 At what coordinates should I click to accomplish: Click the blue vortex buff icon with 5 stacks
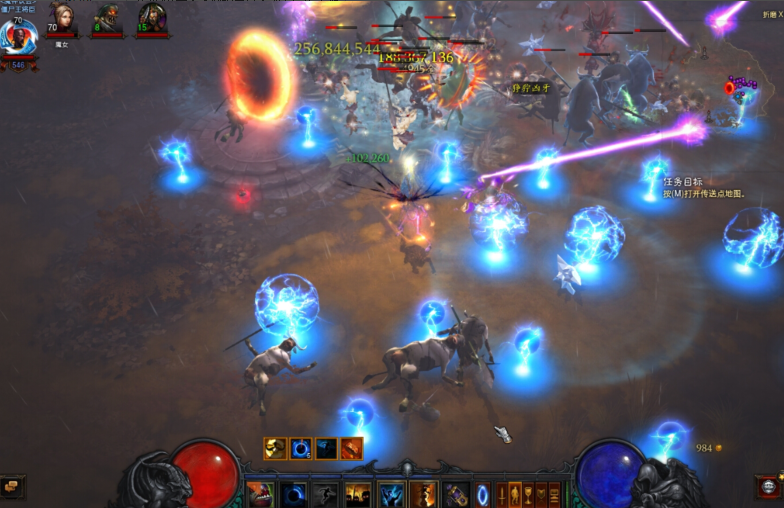tap(300, 448)
